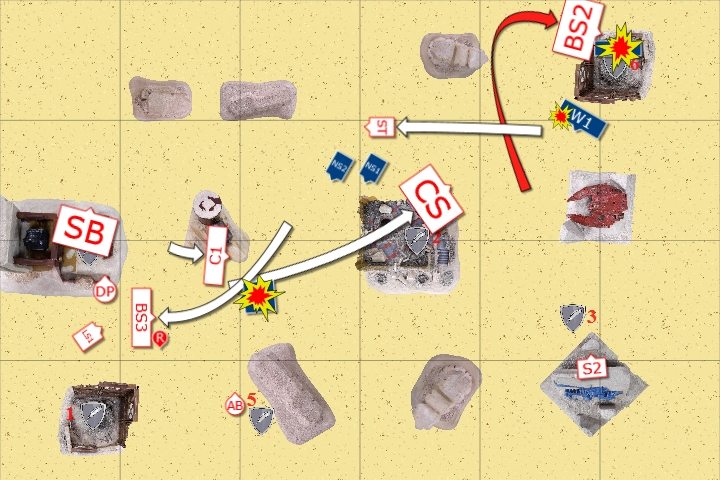Pick the round DP token
The width and height of the screenshot is (720, 480).
[x=103, y=292]
